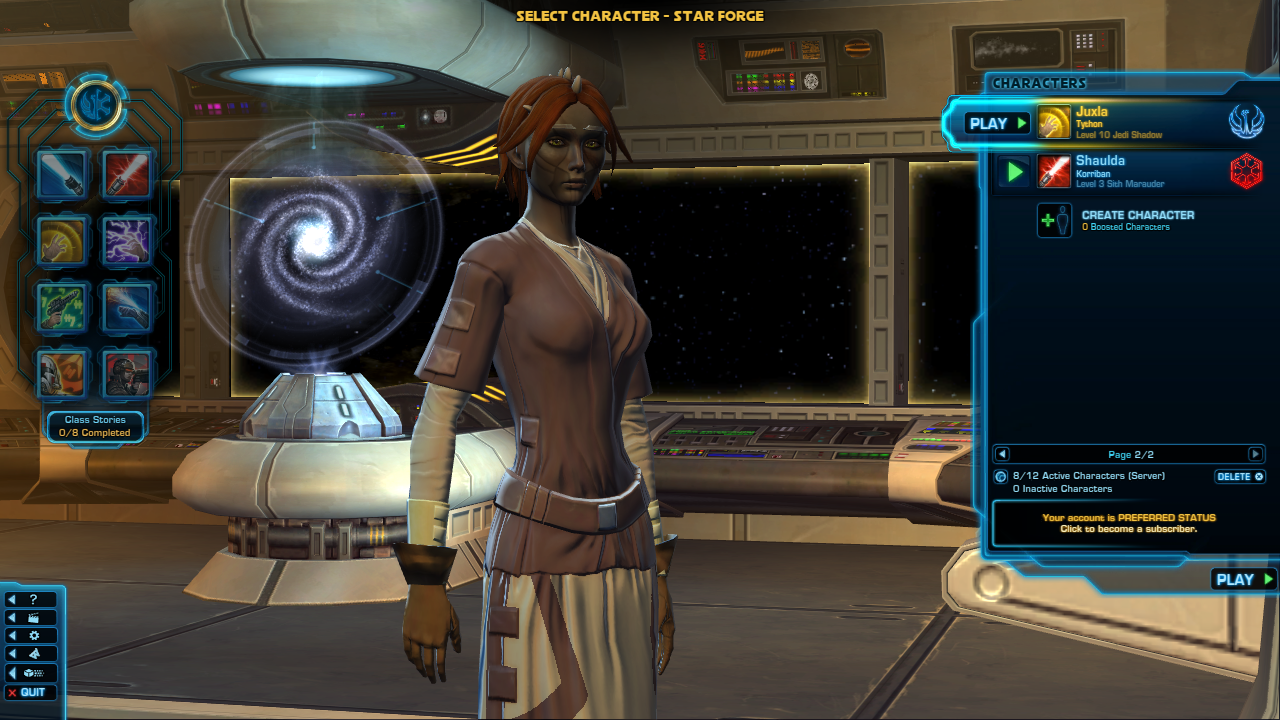
Task: Select the blue lightsaber class story icon
Action: pyautogui.click(x=62, y=174)
